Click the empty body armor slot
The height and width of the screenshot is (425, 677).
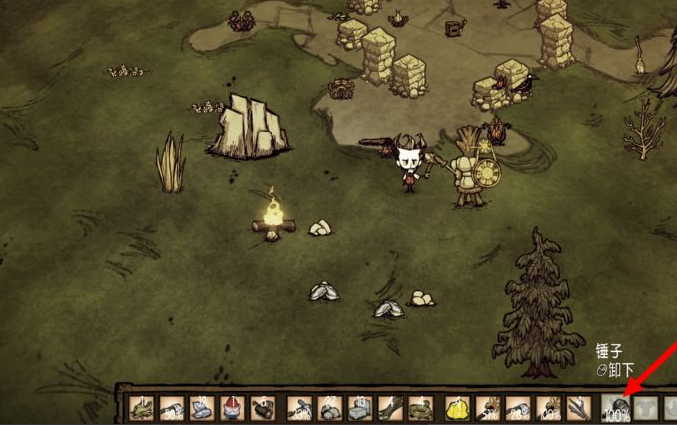tap(646, 407)
